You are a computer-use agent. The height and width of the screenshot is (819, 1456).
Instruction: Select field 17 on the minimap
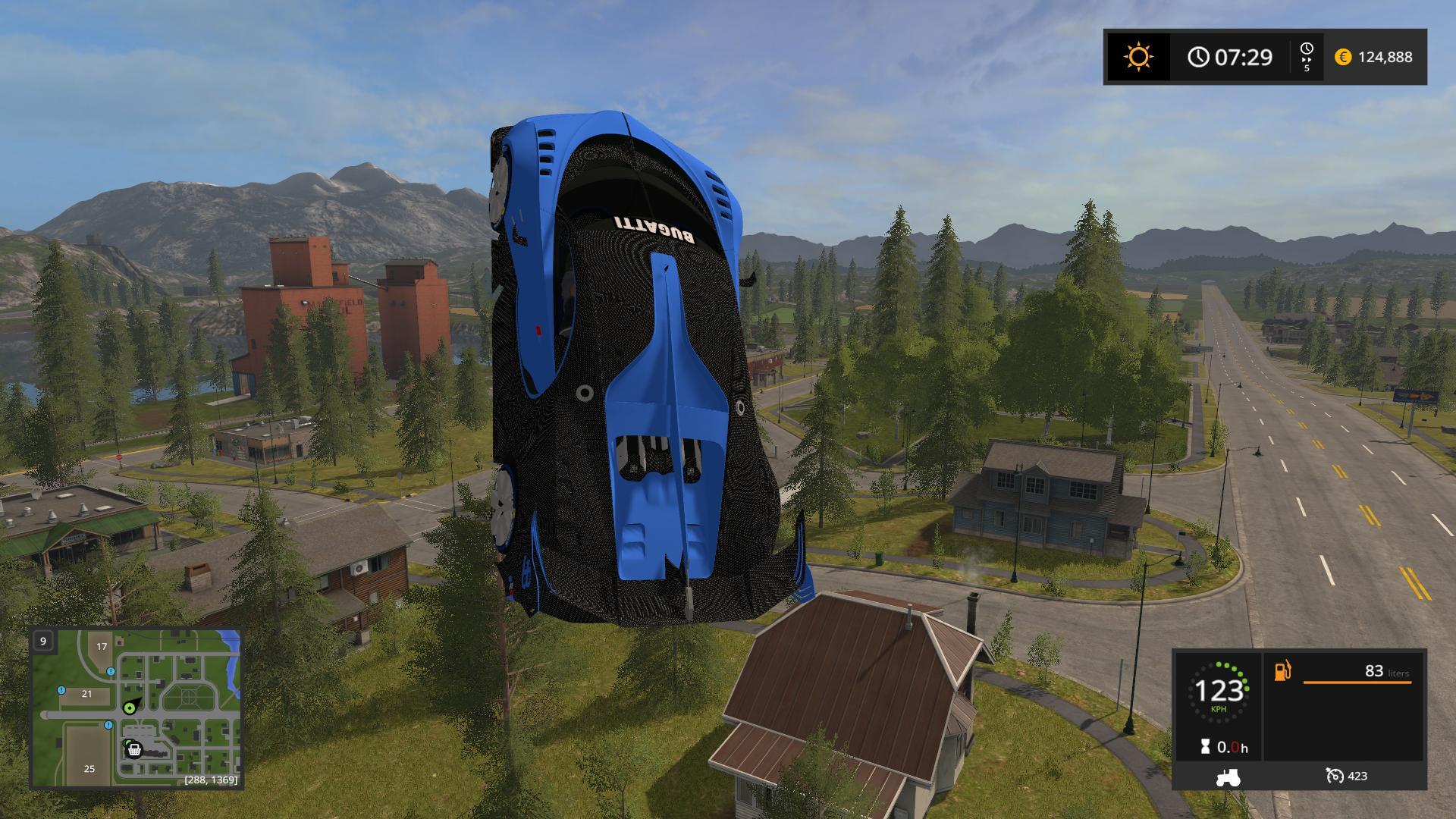(102, 646)
